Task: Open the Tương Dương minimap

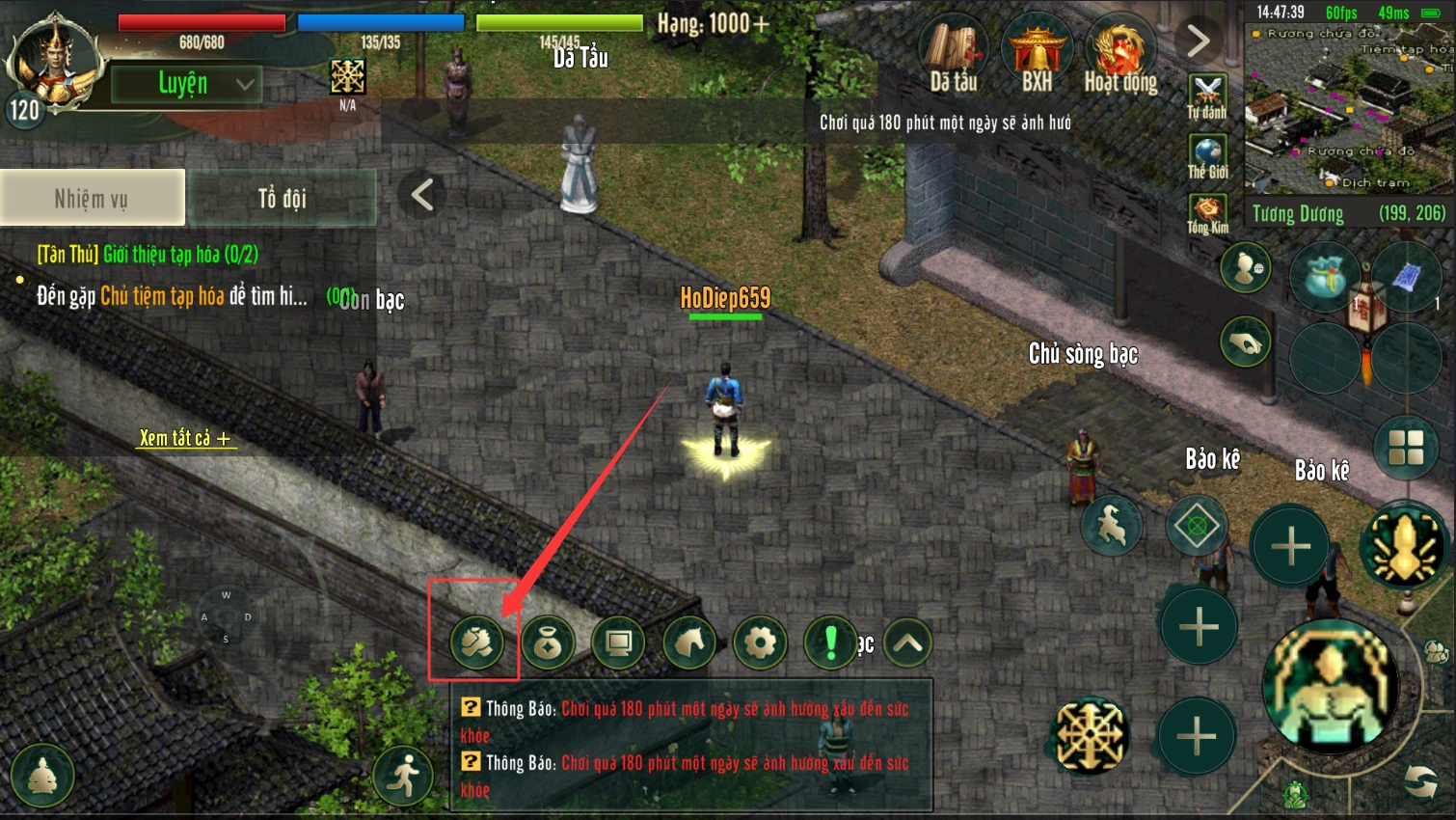Action: pos(1348,108)
